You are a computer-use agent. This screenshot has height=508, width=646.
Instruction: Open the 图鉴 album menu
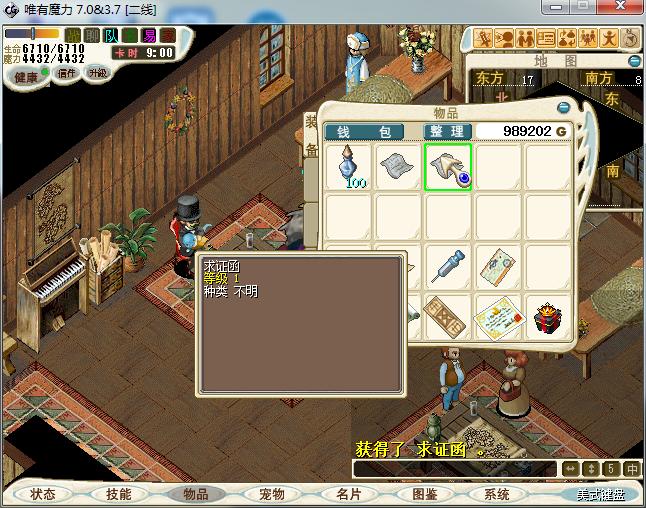(424, 494)
